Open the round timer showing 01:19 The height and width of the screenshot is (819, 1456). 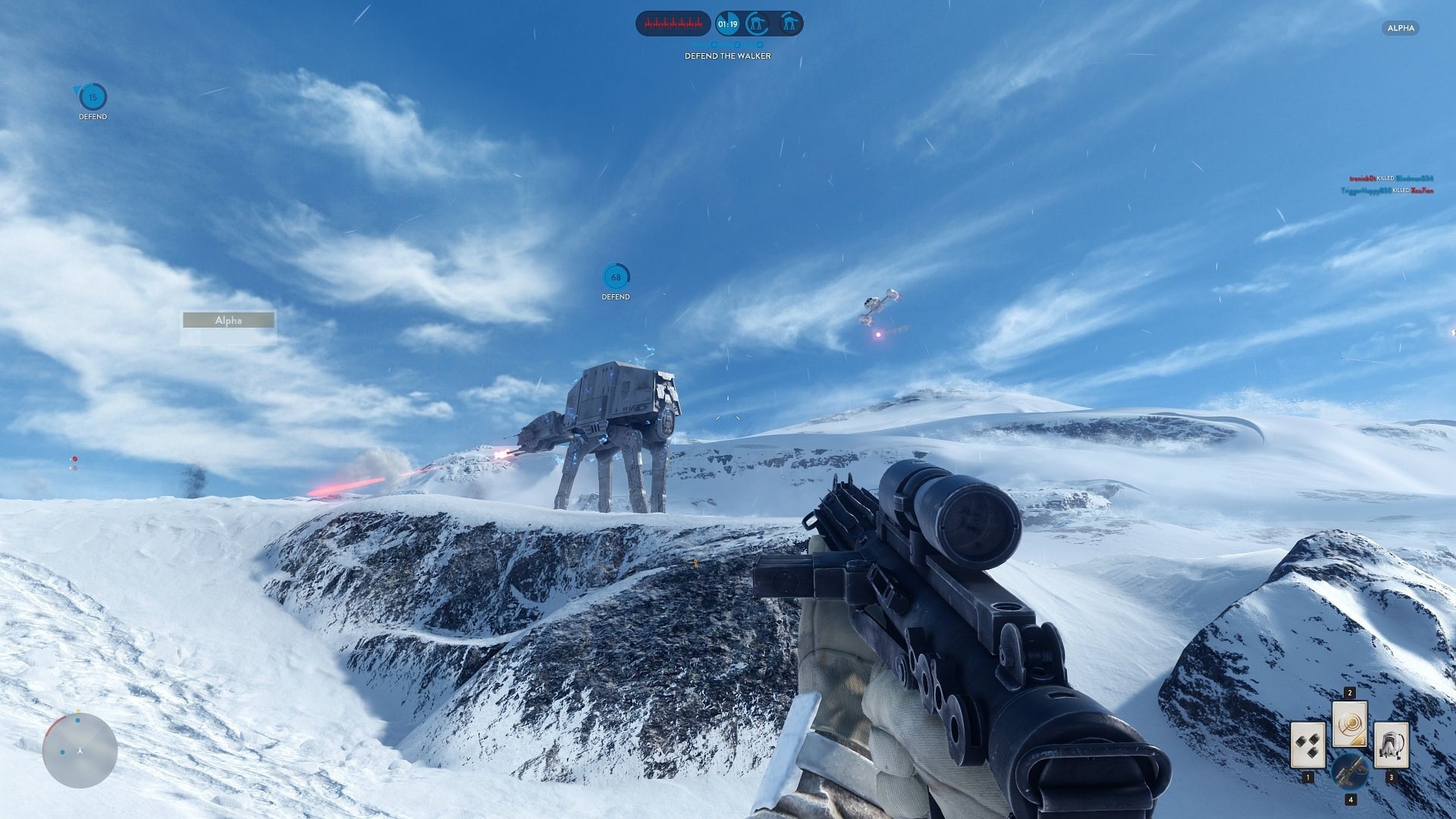[728, 24]
